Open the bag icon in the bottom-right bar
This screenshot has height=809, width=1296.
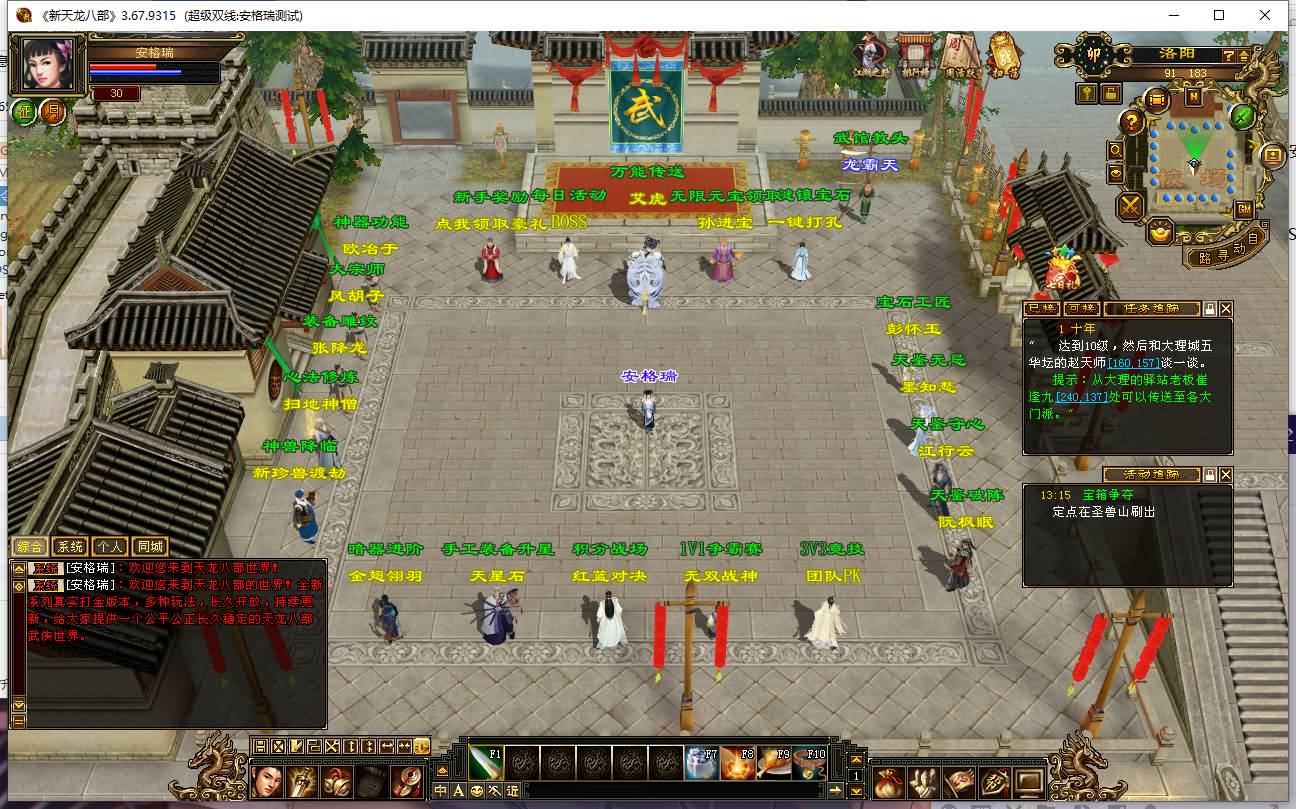click(888, 782)
